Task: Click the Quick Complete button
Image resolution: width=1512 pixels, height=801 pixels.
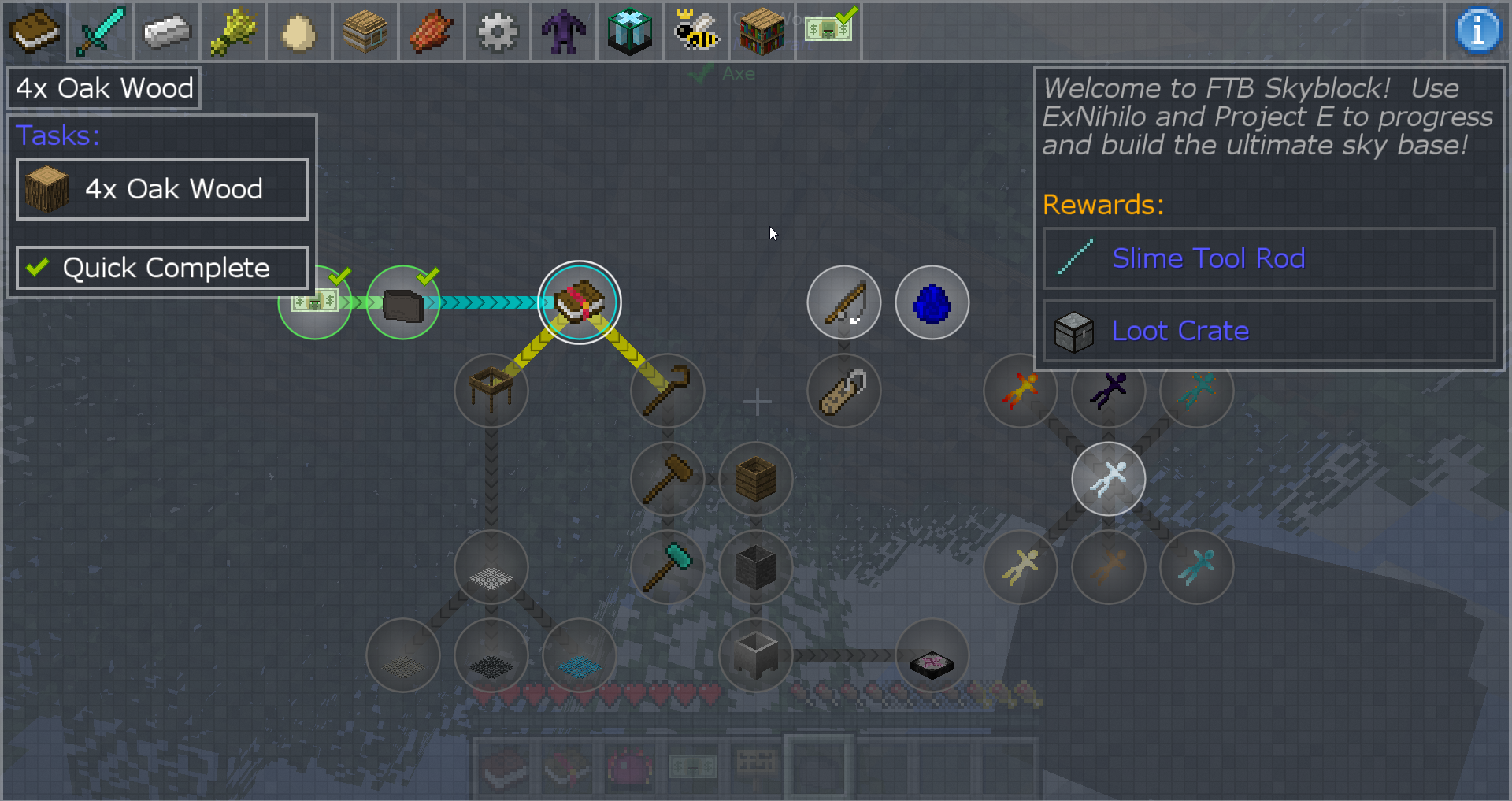Action: coord(162,268)
